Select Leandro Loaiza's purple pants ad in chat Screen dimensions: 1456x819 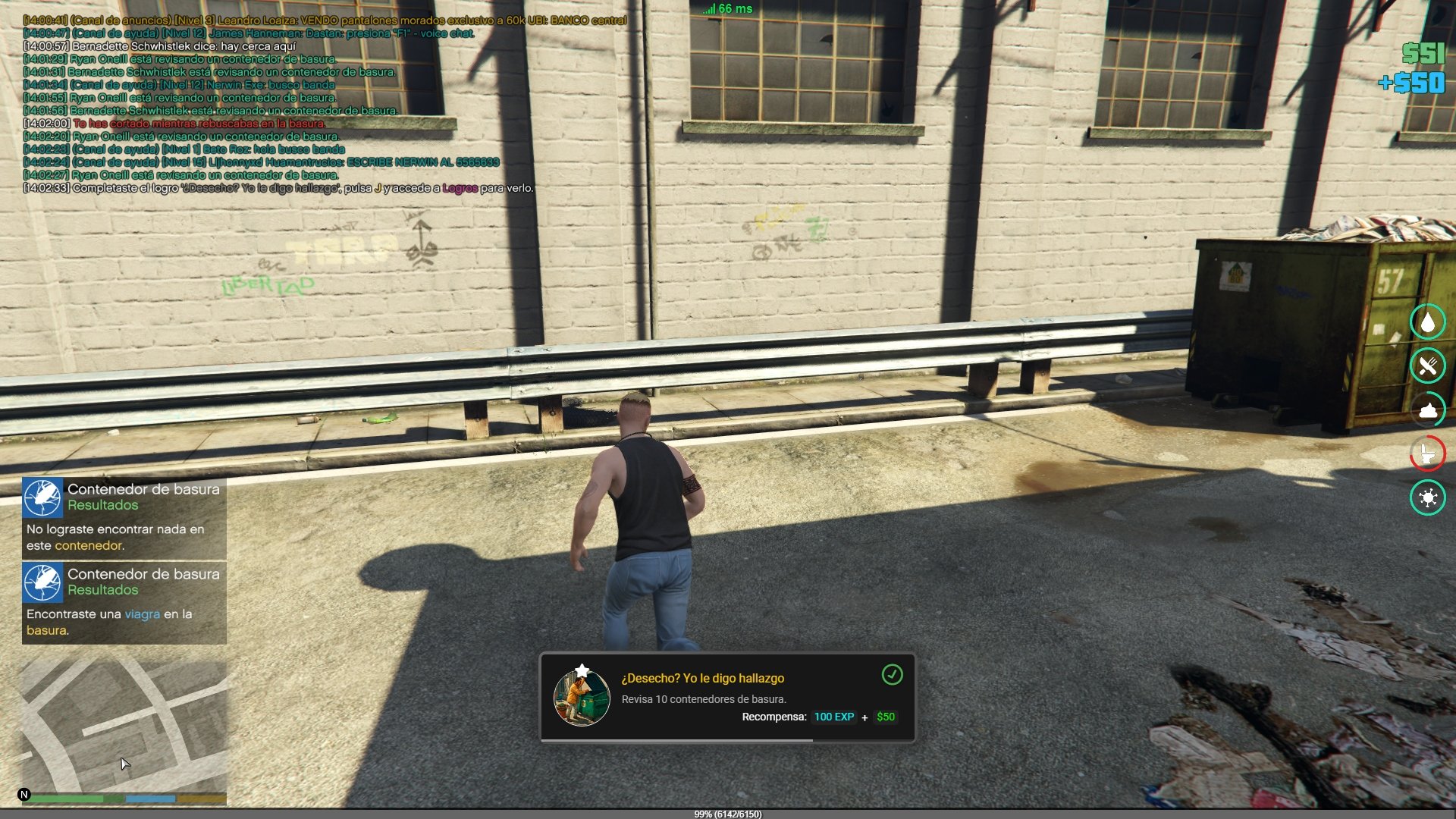click(x=325, y=20)
